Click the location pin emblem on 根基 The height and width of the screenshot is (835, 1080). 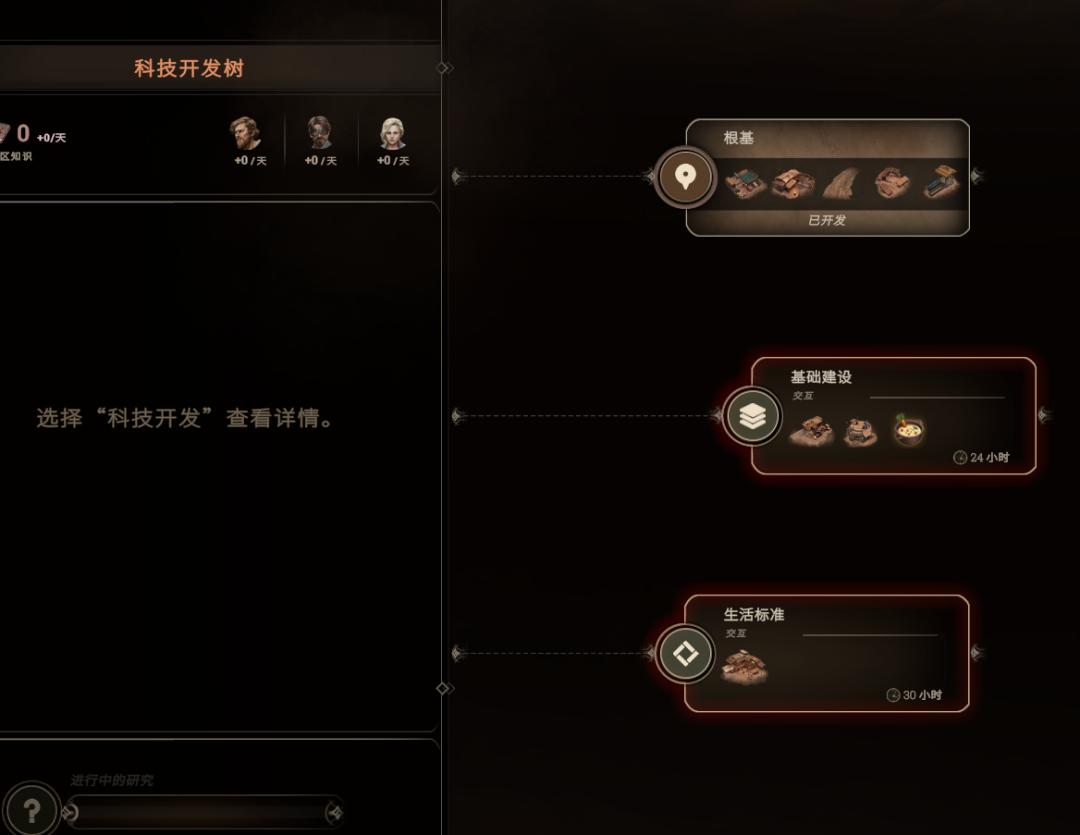[x=685, y=177]
